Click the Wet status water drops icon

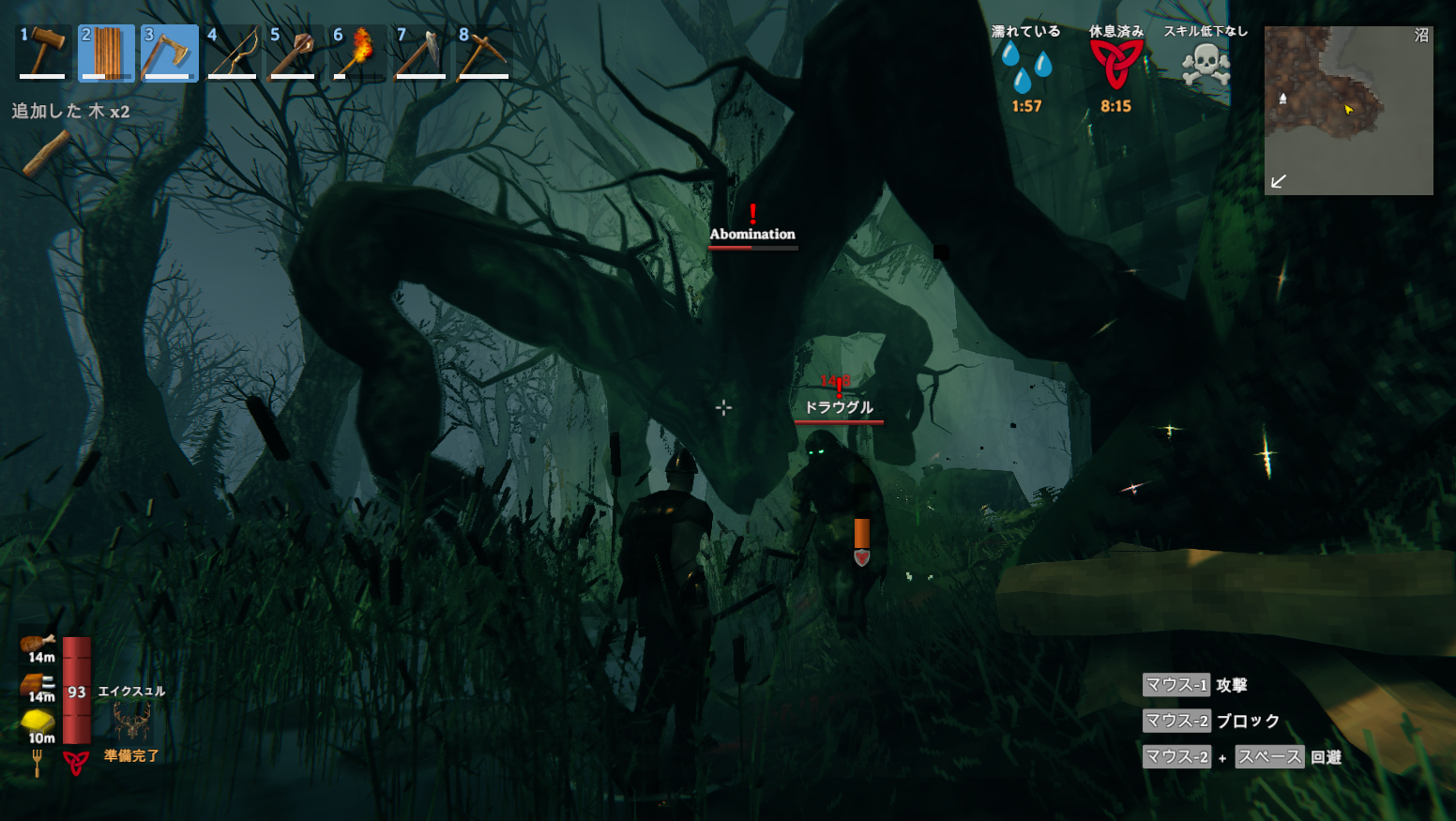pos(1026,66)
